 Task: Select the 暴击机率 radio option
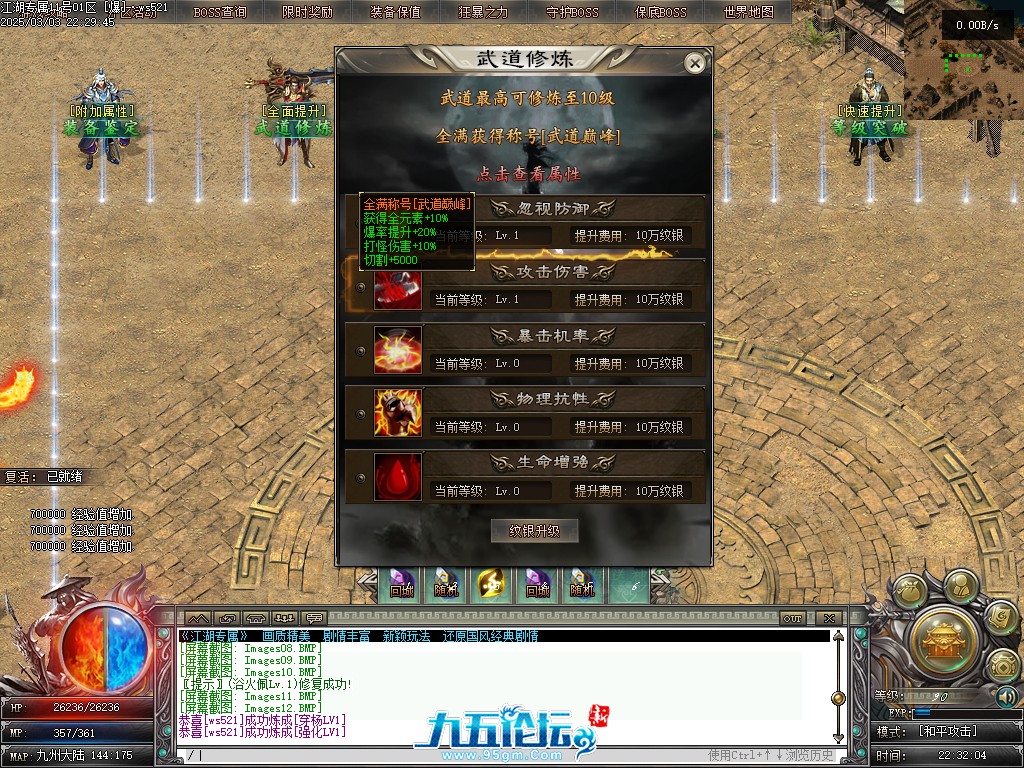361,351
